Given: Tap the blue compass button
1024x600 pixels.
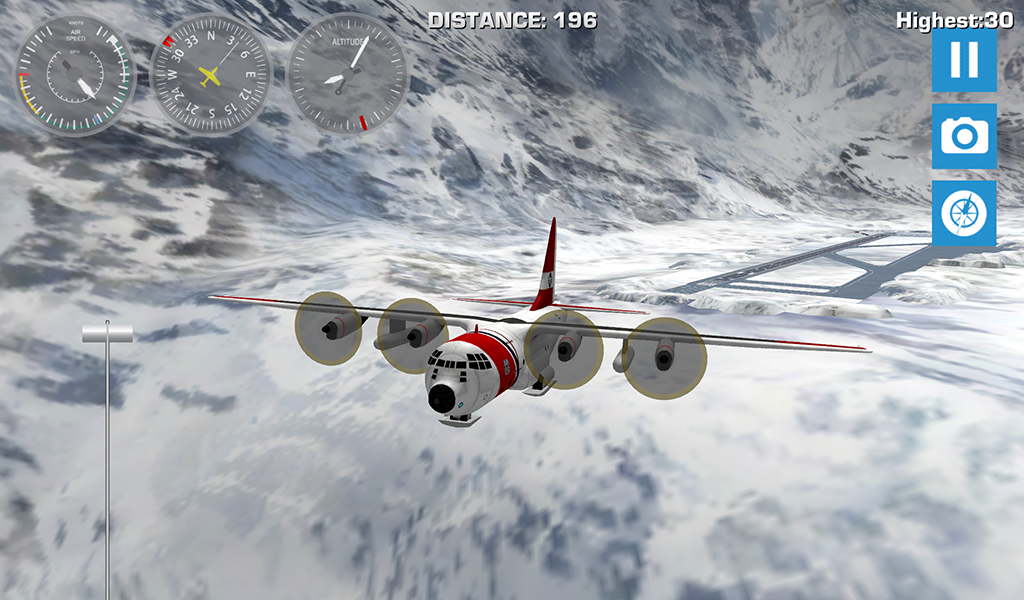Looking at the screenshot, I should coord(964,213).
